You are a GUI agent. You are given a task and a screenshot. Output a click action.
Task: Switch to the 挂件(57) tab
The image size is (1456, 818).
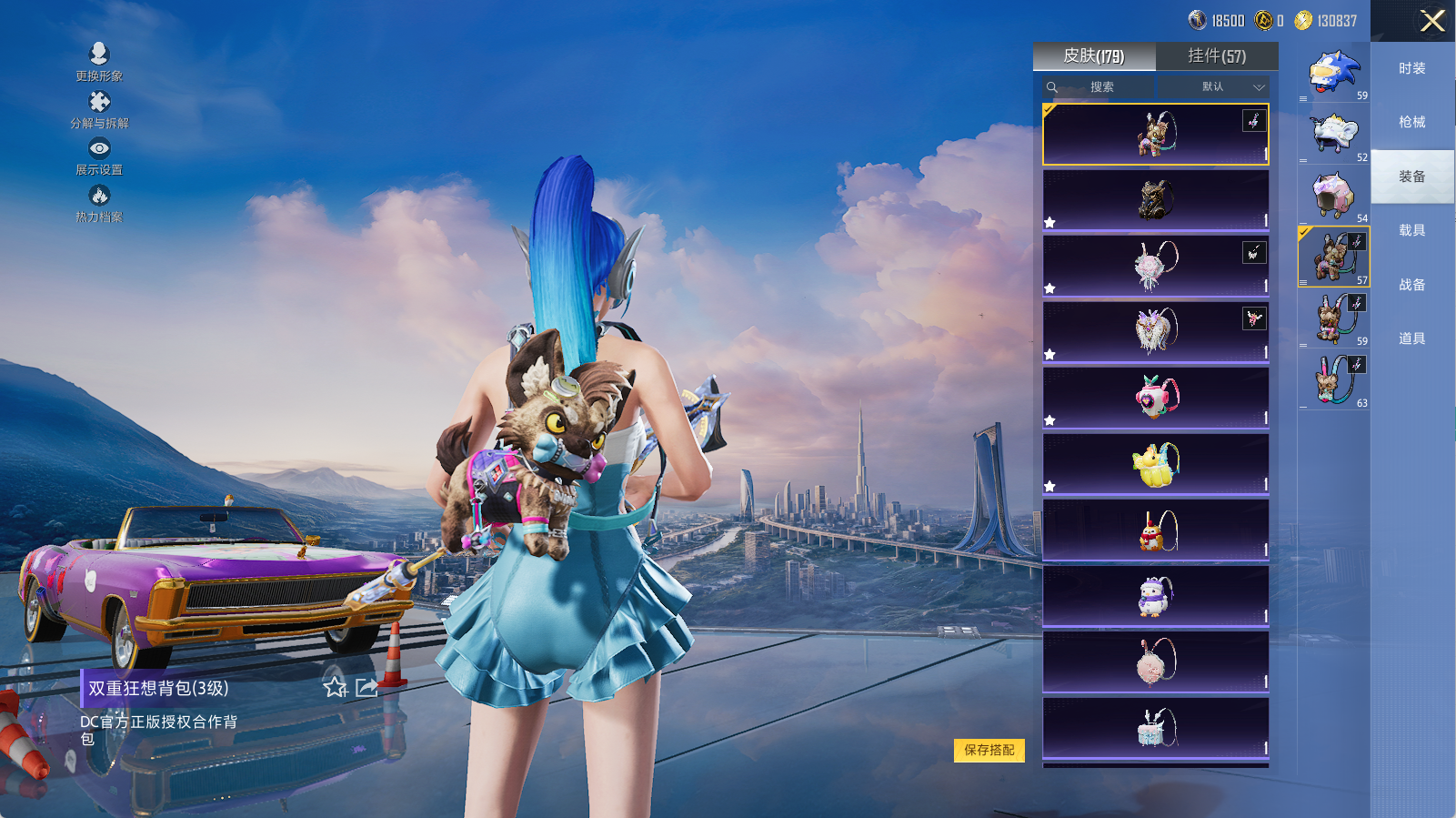1217,56
